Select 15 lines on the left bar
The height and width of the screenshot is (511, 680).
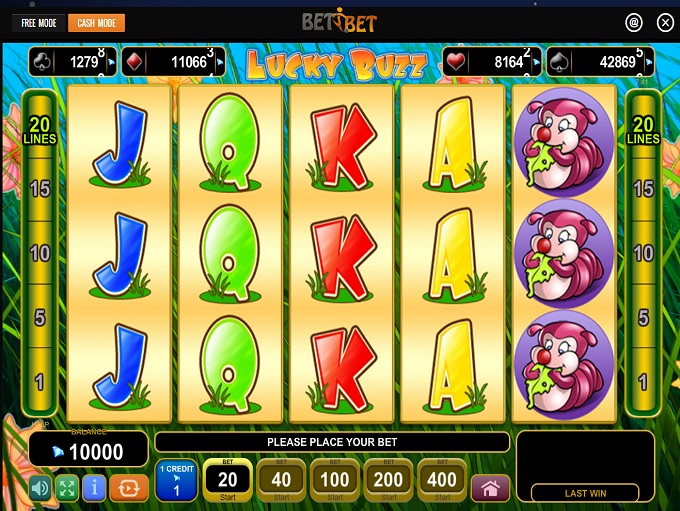[40, 188]
